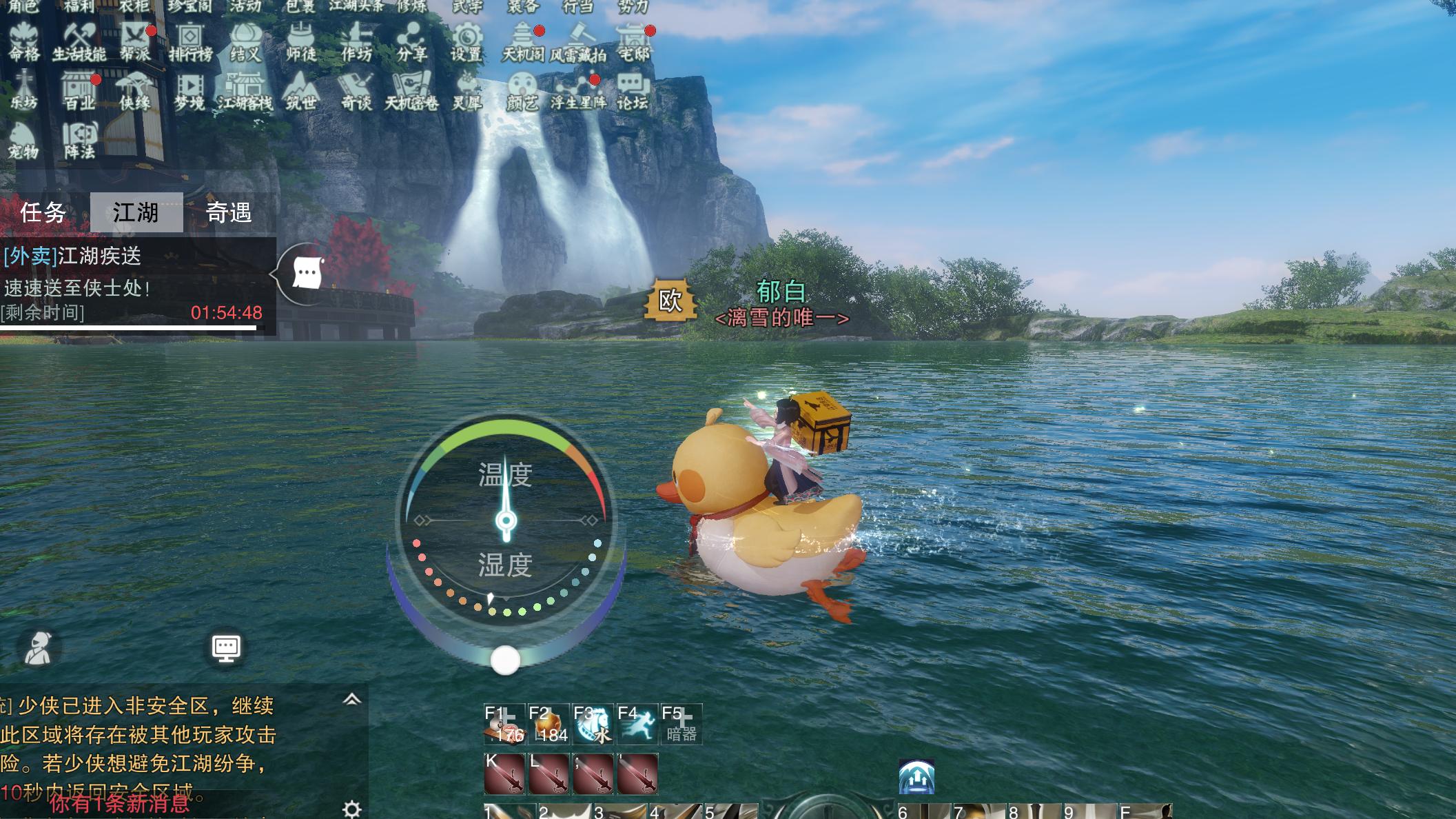The image size is (1456, 819).
Task: Open the 江湖疾送 delivery quest entry
Action: (99, 256)
